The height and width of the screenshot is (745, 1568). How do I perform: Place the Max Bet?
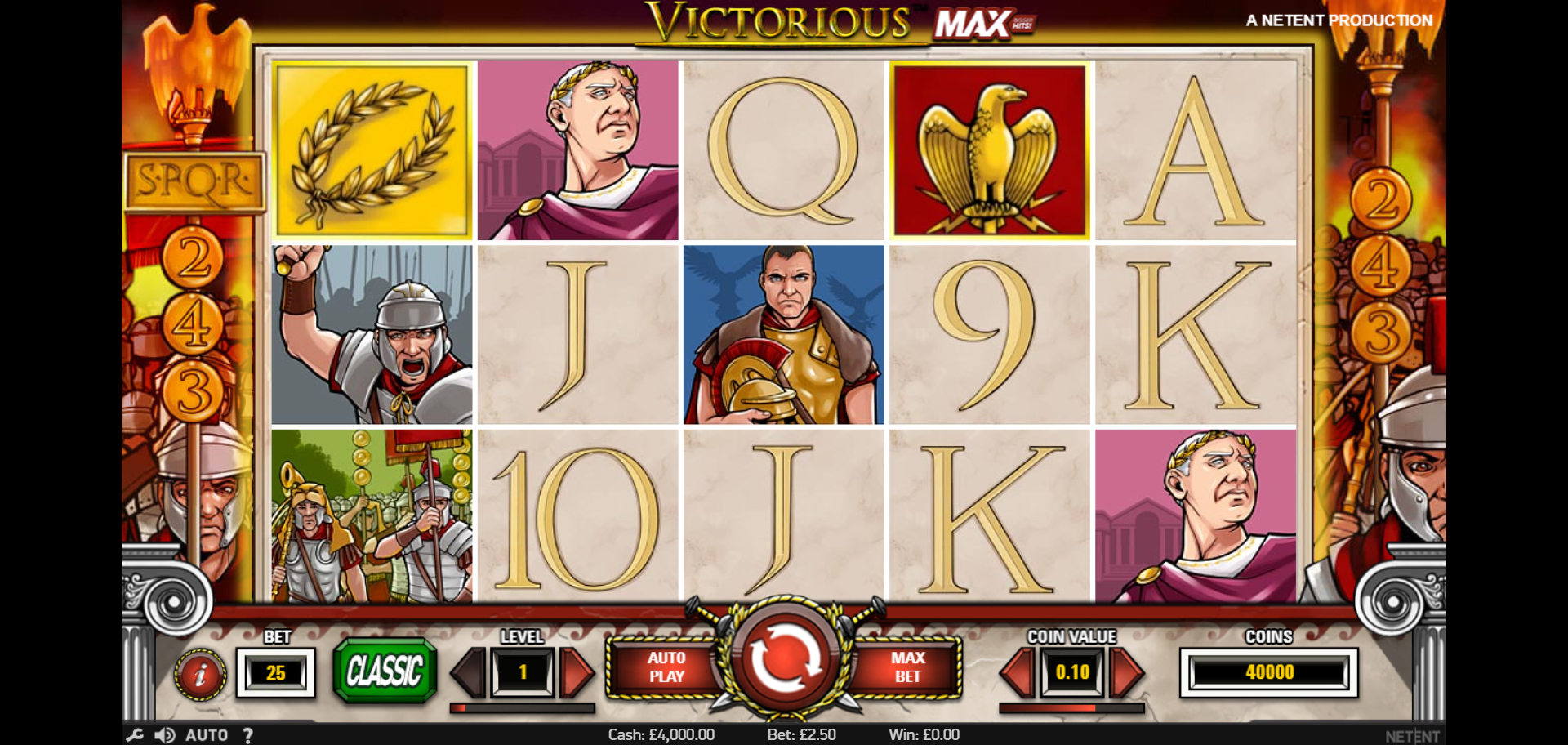coord(906,667)
